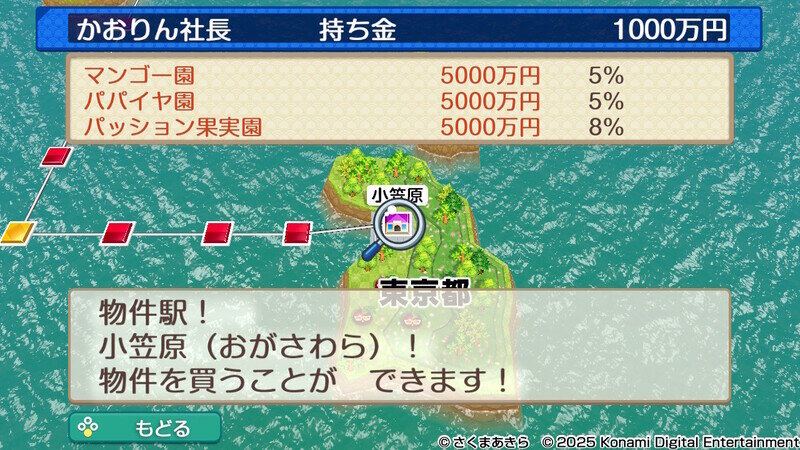
Task: Go back with the もどる button
Action: click(x=145, y=428)
